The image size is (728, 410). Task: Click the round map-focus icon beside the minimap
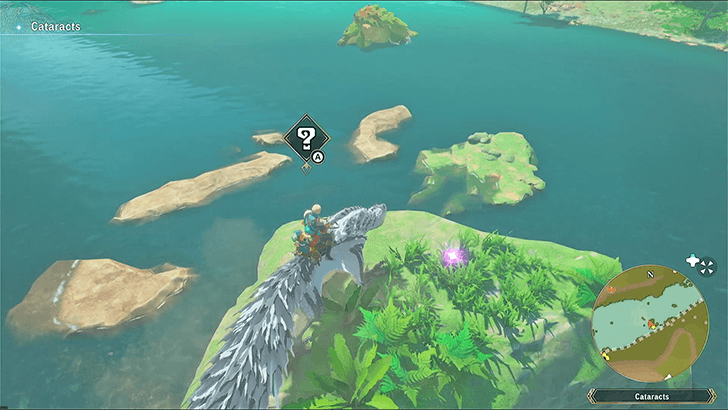[x=708, y=265]
